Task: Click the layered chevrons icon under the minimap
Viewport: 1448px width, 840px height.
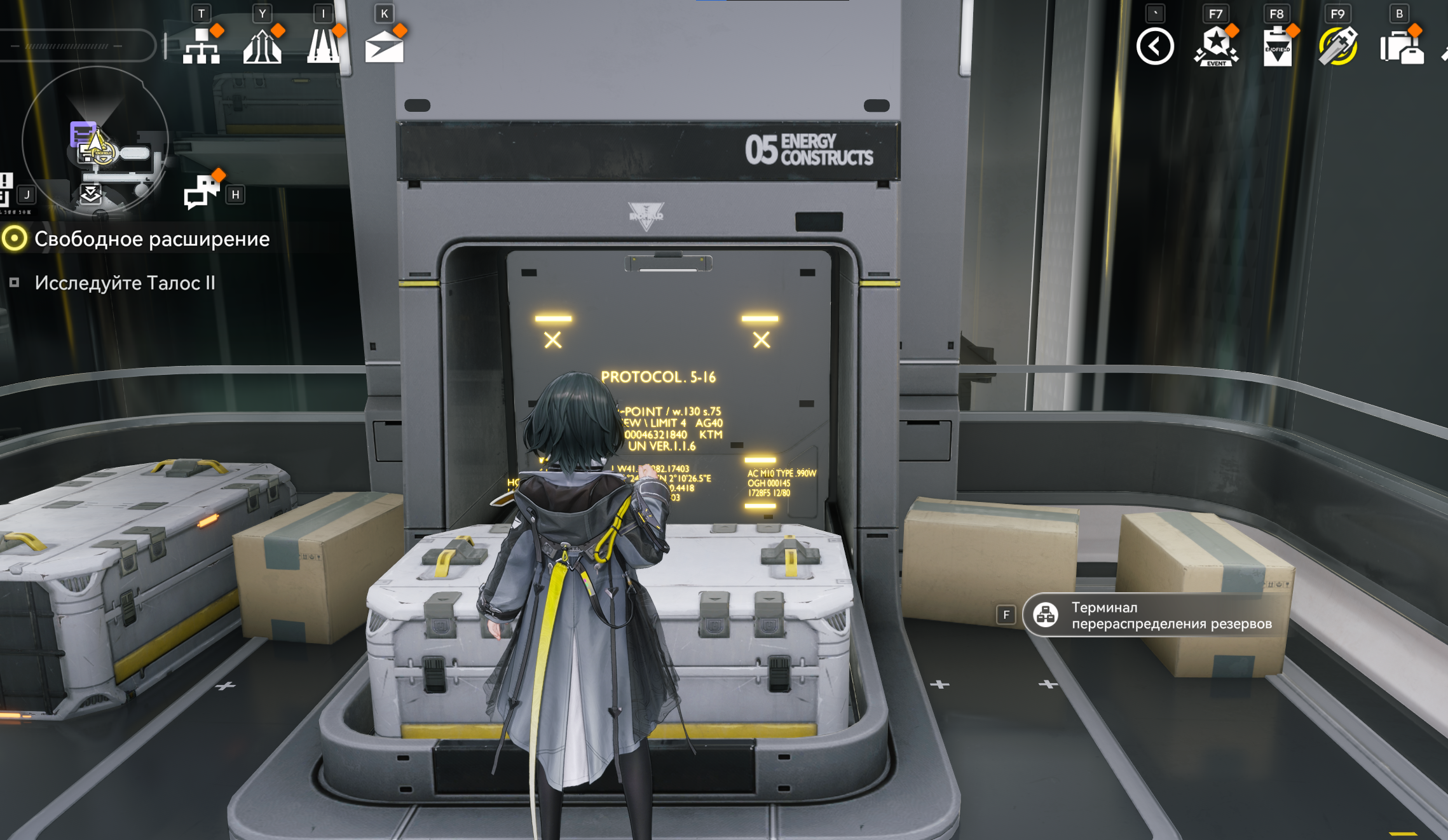Action: pos(90,194)
